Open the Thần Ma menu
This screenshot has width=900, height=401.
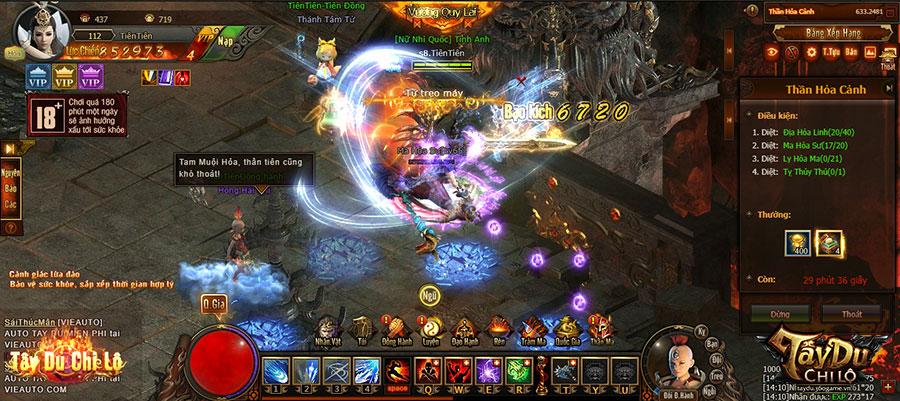pos(601,328)
